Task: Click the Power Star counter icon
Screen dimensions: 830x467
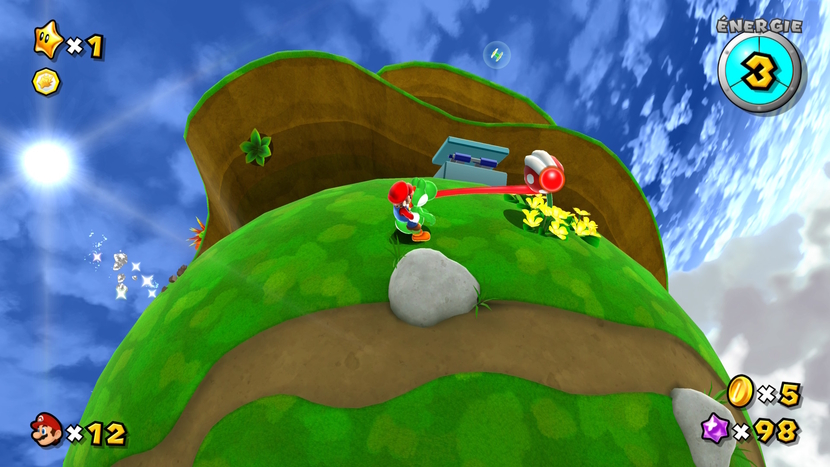Action: tap(47, 41)
